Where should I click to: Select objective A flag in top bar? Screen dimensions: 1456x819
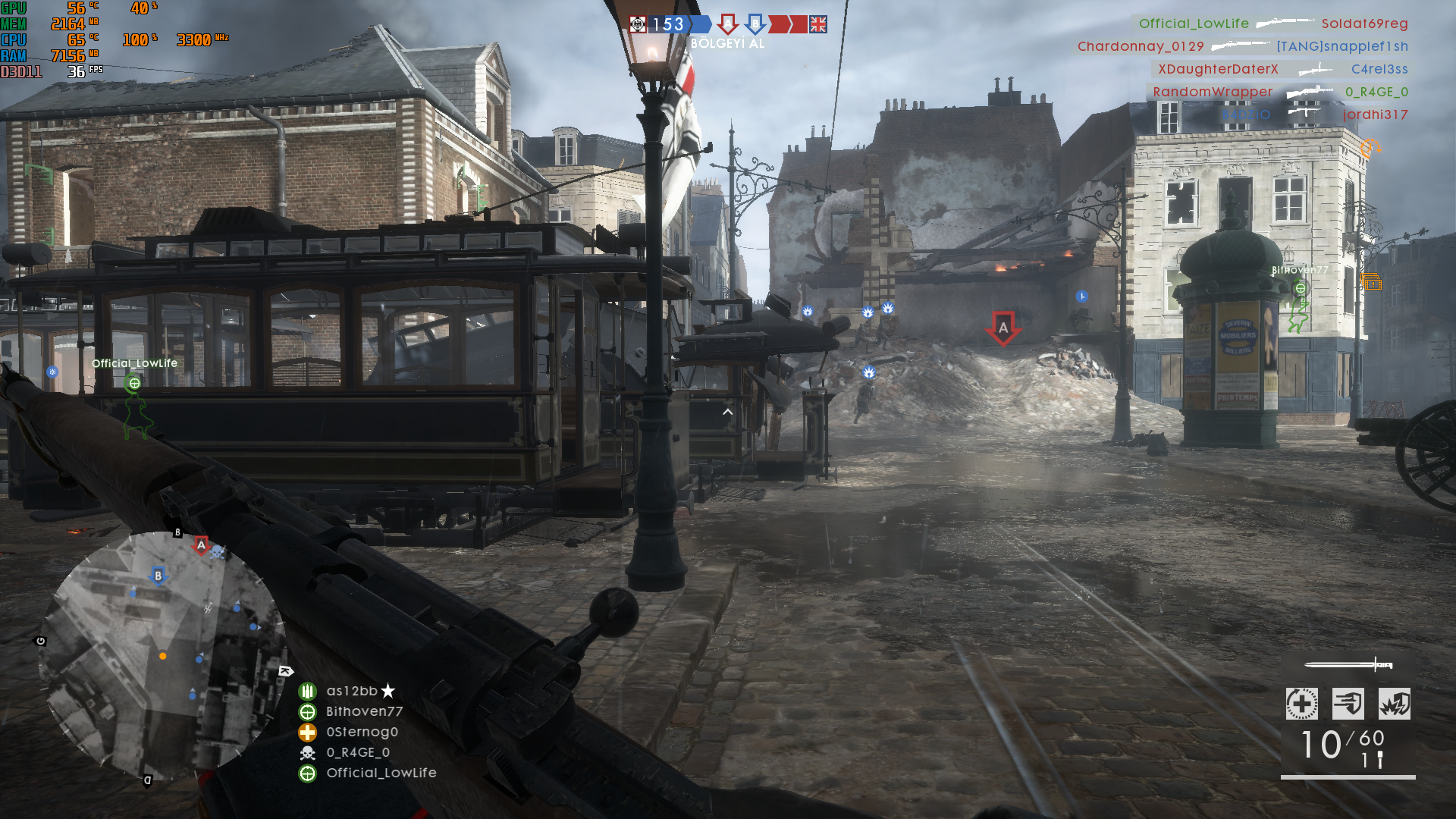[728, 24]
